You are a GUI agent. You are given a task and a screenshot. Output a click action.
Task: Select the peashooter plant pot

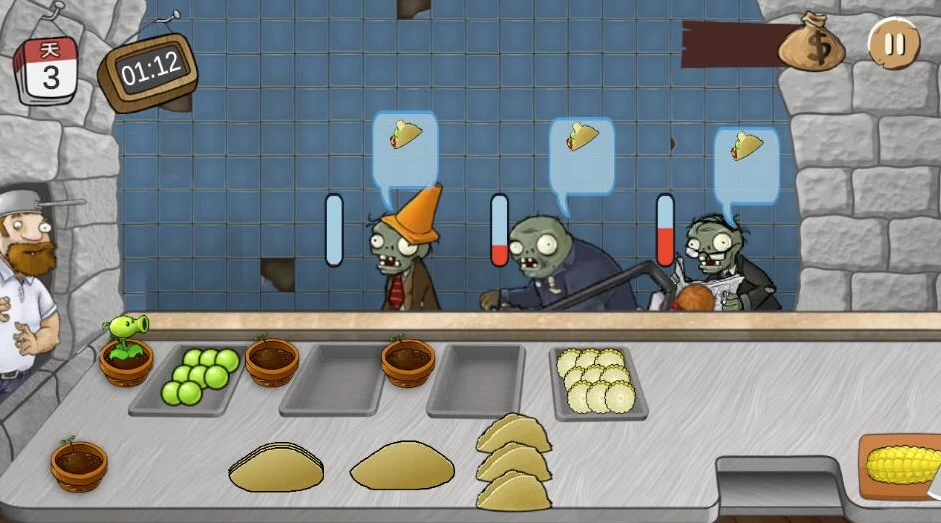(x=127, y=351)
